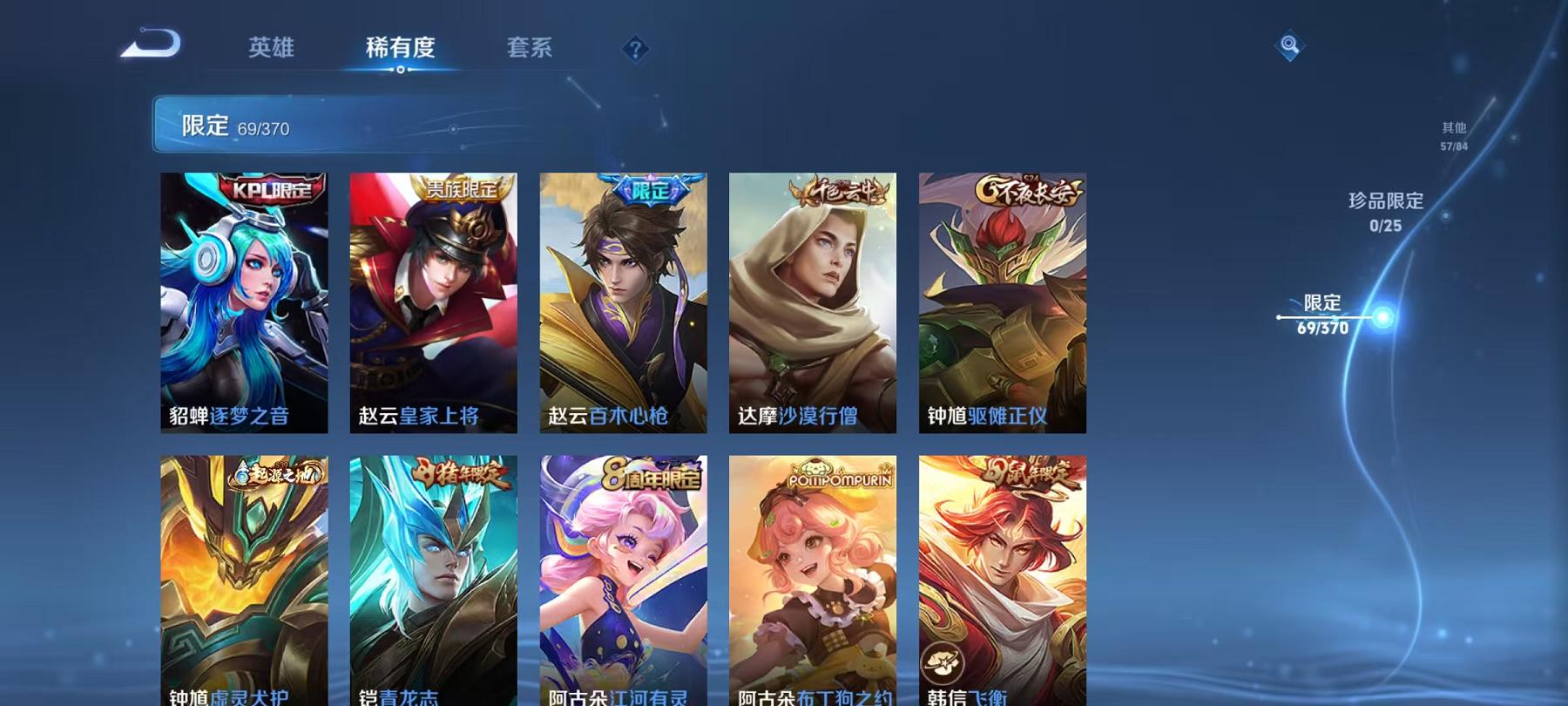Viewport: 1568px width, 706px height.
Task: Open the help question mark icon
Action: click(x=634, y=50)
